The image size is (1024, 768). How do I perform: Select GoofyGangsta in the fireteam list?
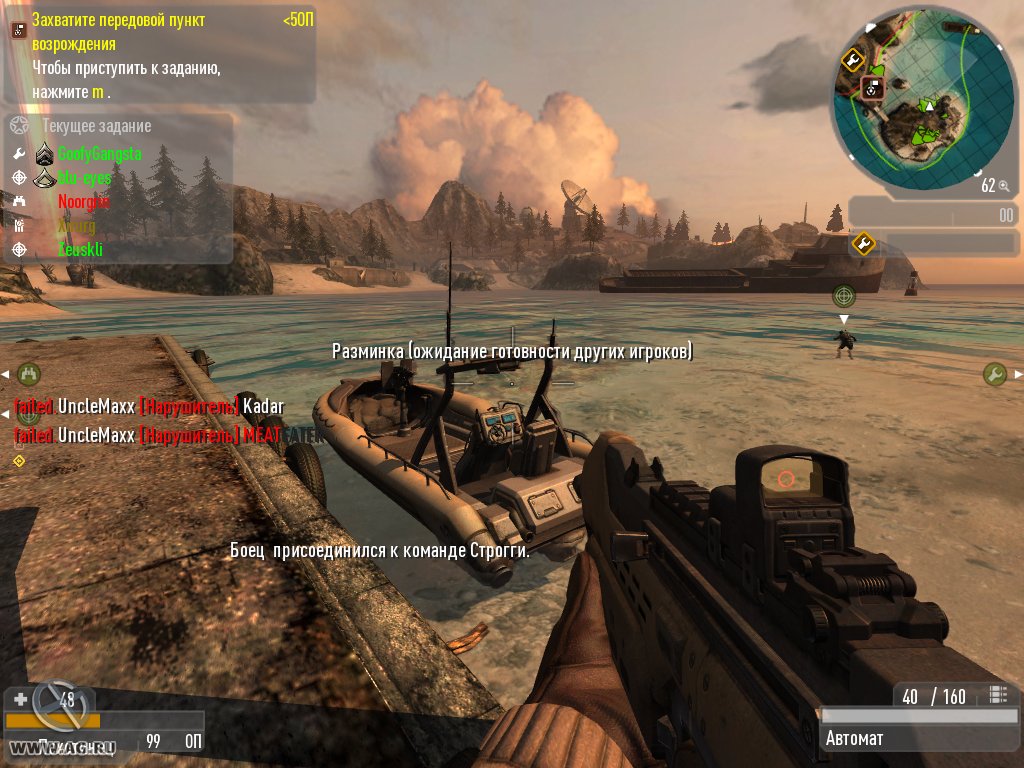[99, 154]
